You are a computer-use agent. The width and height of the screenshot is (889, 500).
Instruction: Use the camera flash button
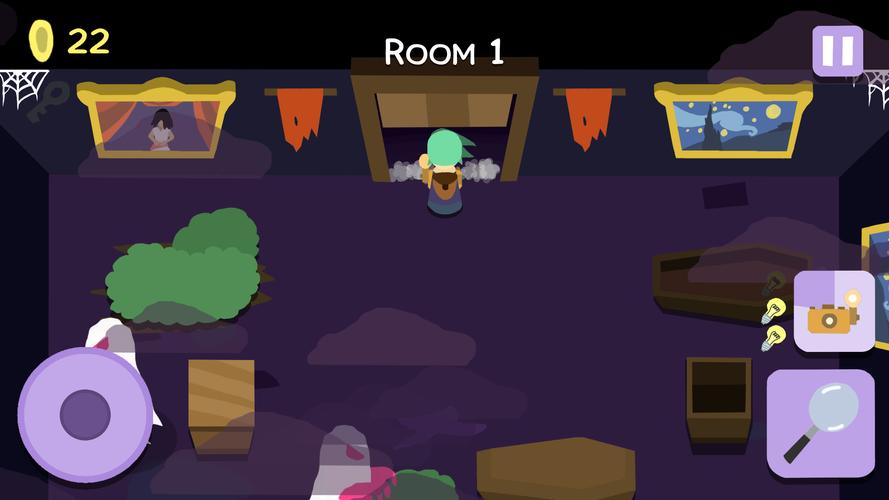point(834,312)
